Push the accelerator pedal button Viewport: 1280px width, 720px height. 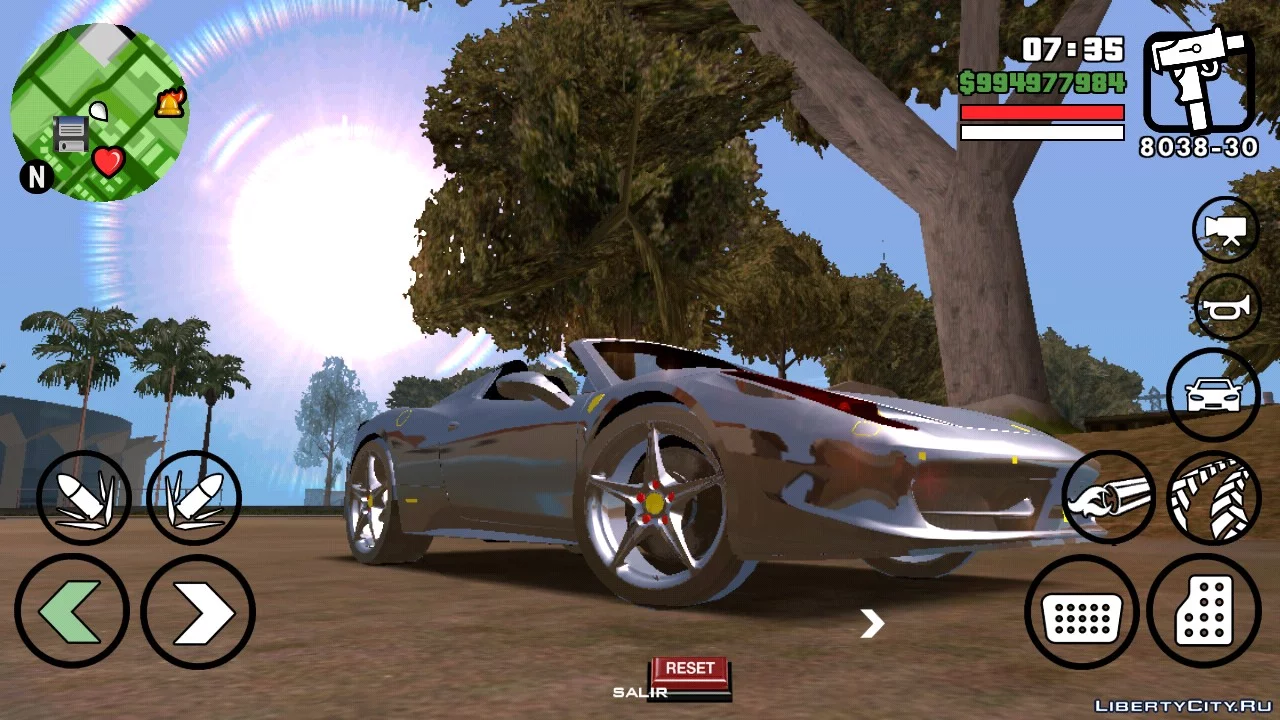pyautogui.click(x=1203, y=611)
